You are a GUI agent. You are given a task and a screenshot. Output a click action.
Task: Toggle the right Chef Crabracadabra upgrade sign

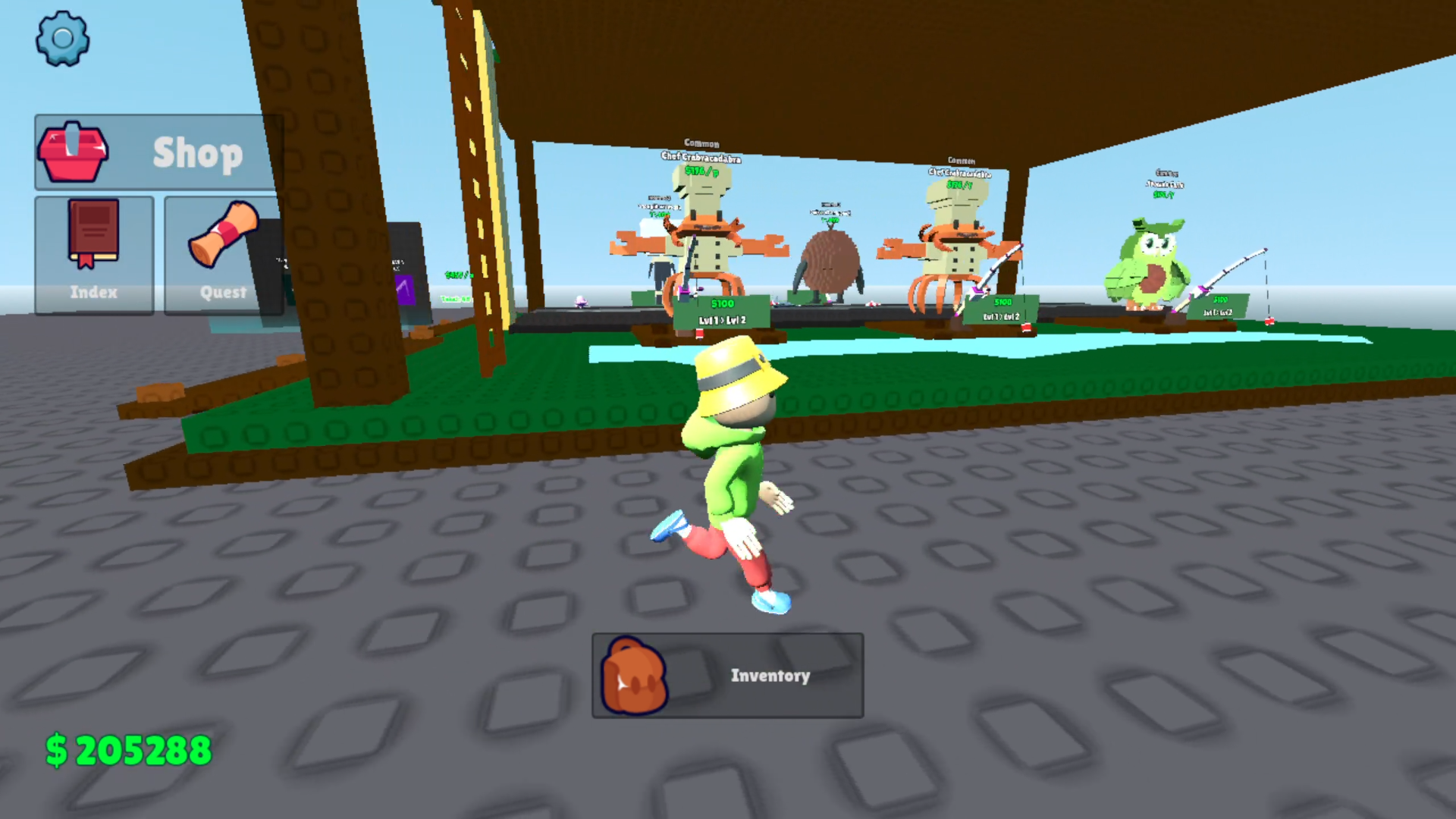pos(1001,309)
